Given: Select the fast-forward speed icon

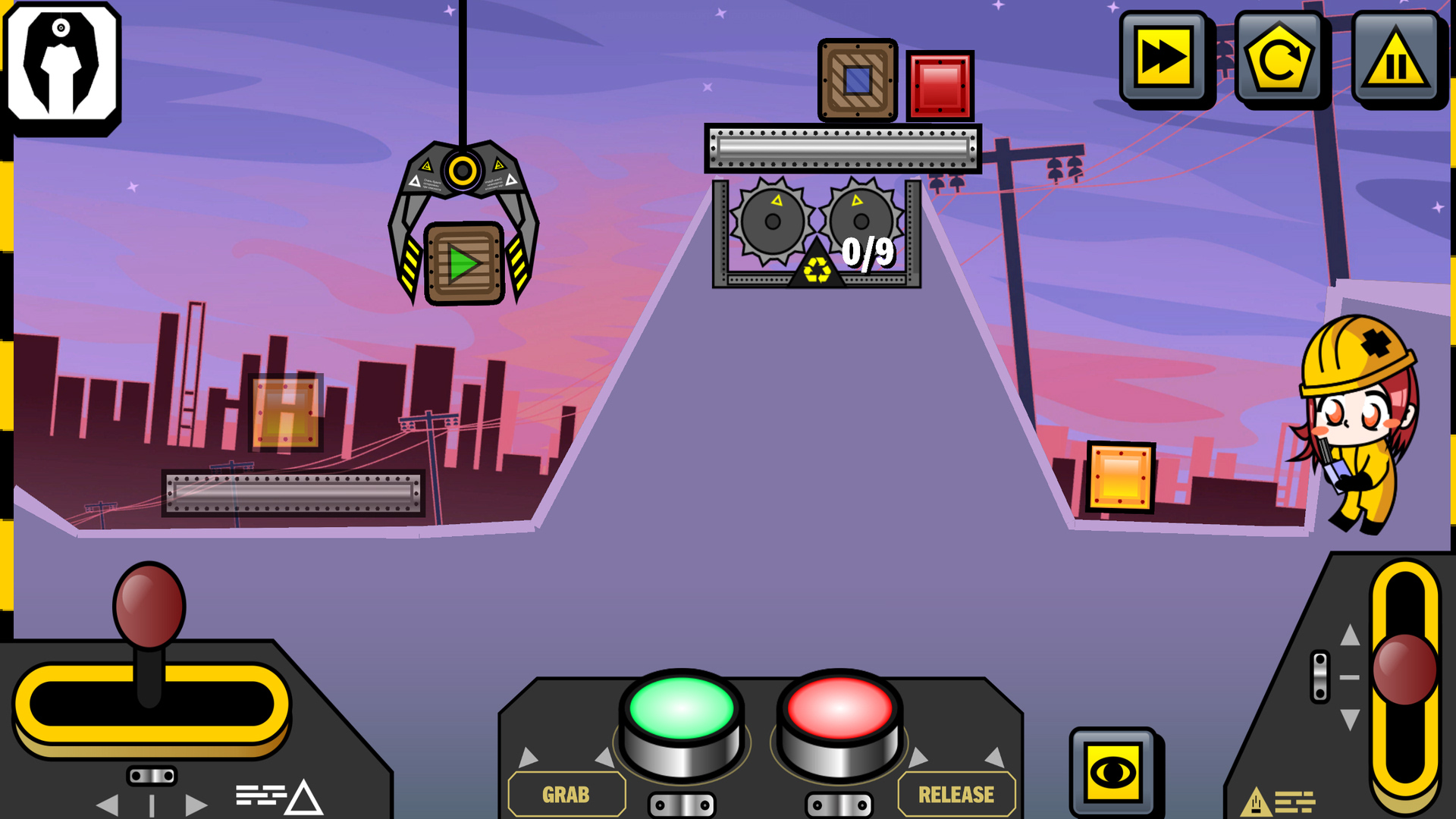Looking at the screenshot, I should click(1163, 58).
